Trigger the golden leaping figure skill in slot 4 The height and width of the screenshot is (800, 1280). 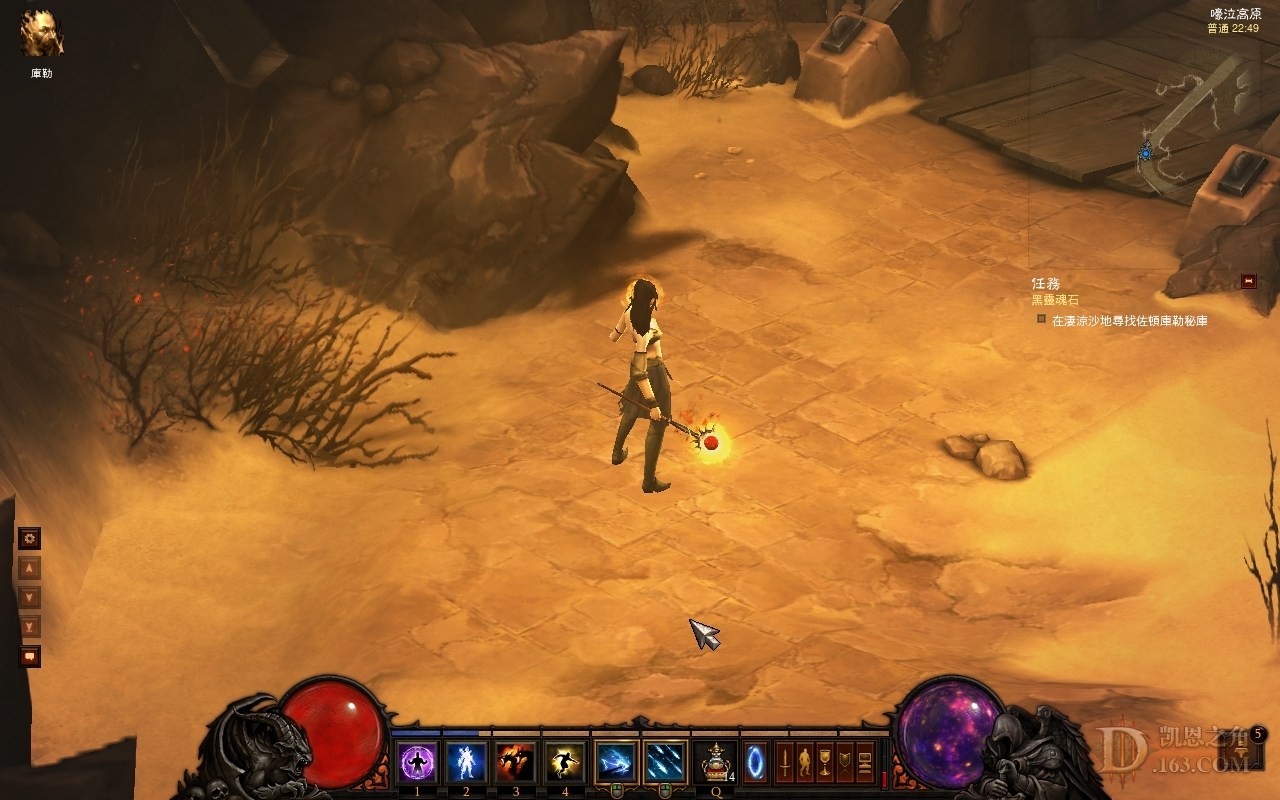[x=565, y=763]
